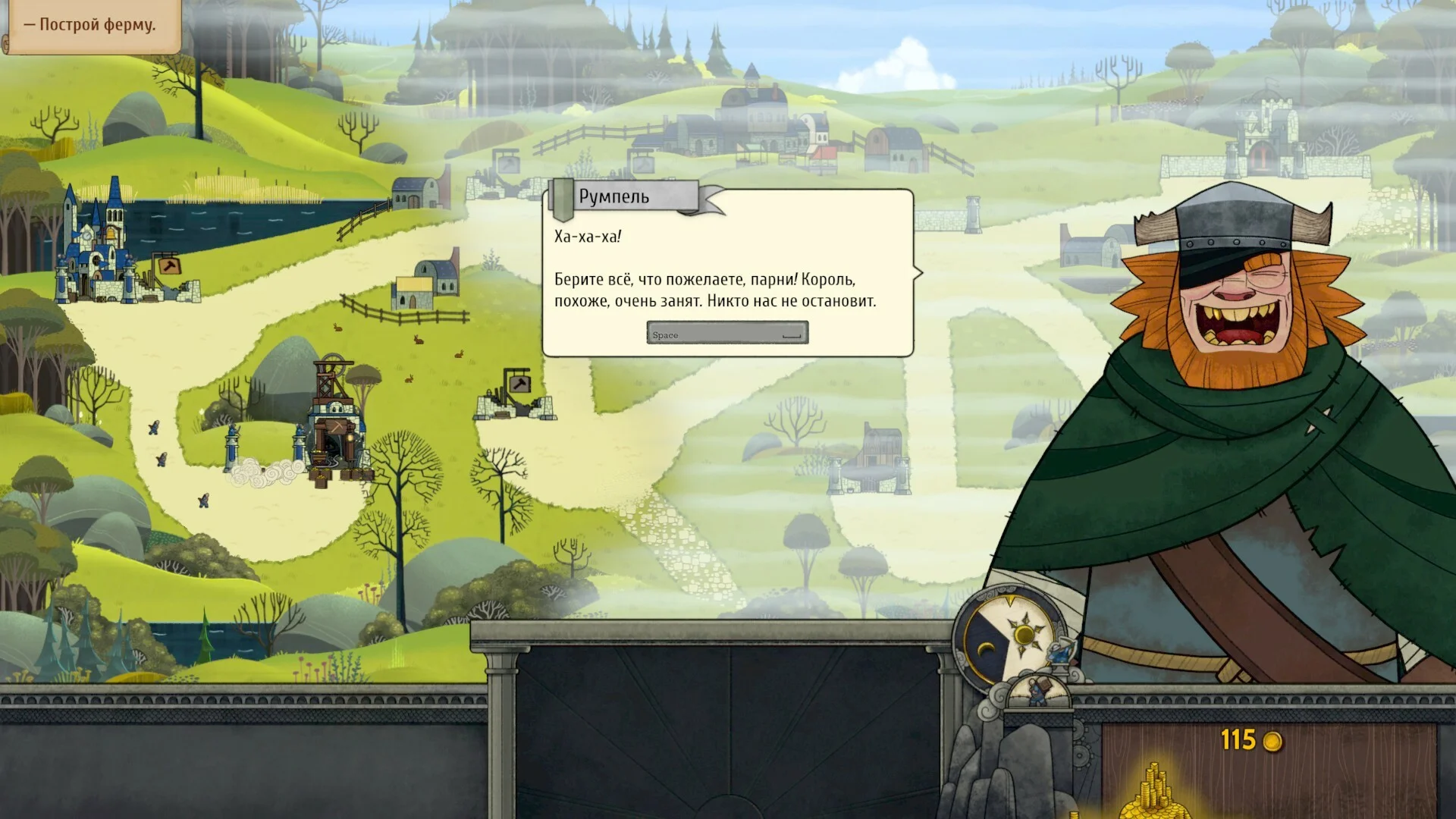Click the sun and moon day-night dial

click(x=1007, y=635)
